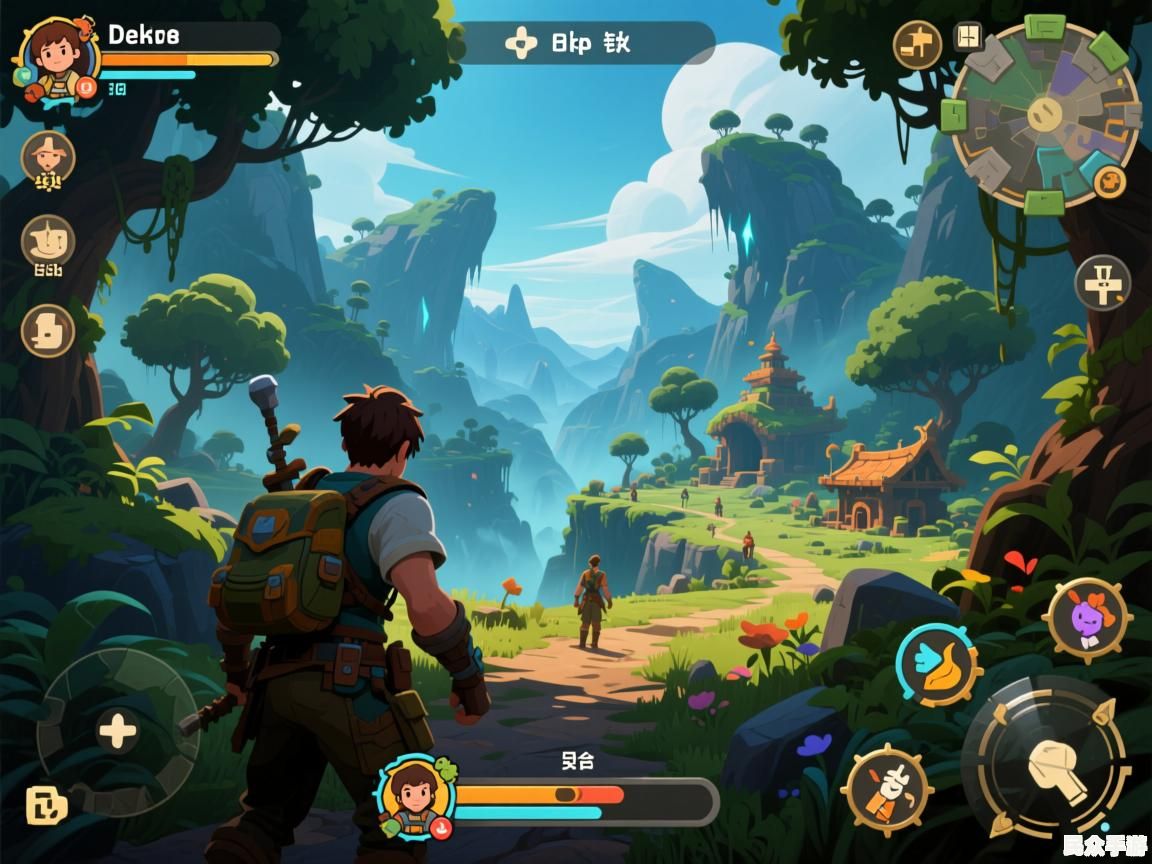Toggle the small square map grid button
The height and width of the screenshot is (864, 1152).
pos(967,37)
